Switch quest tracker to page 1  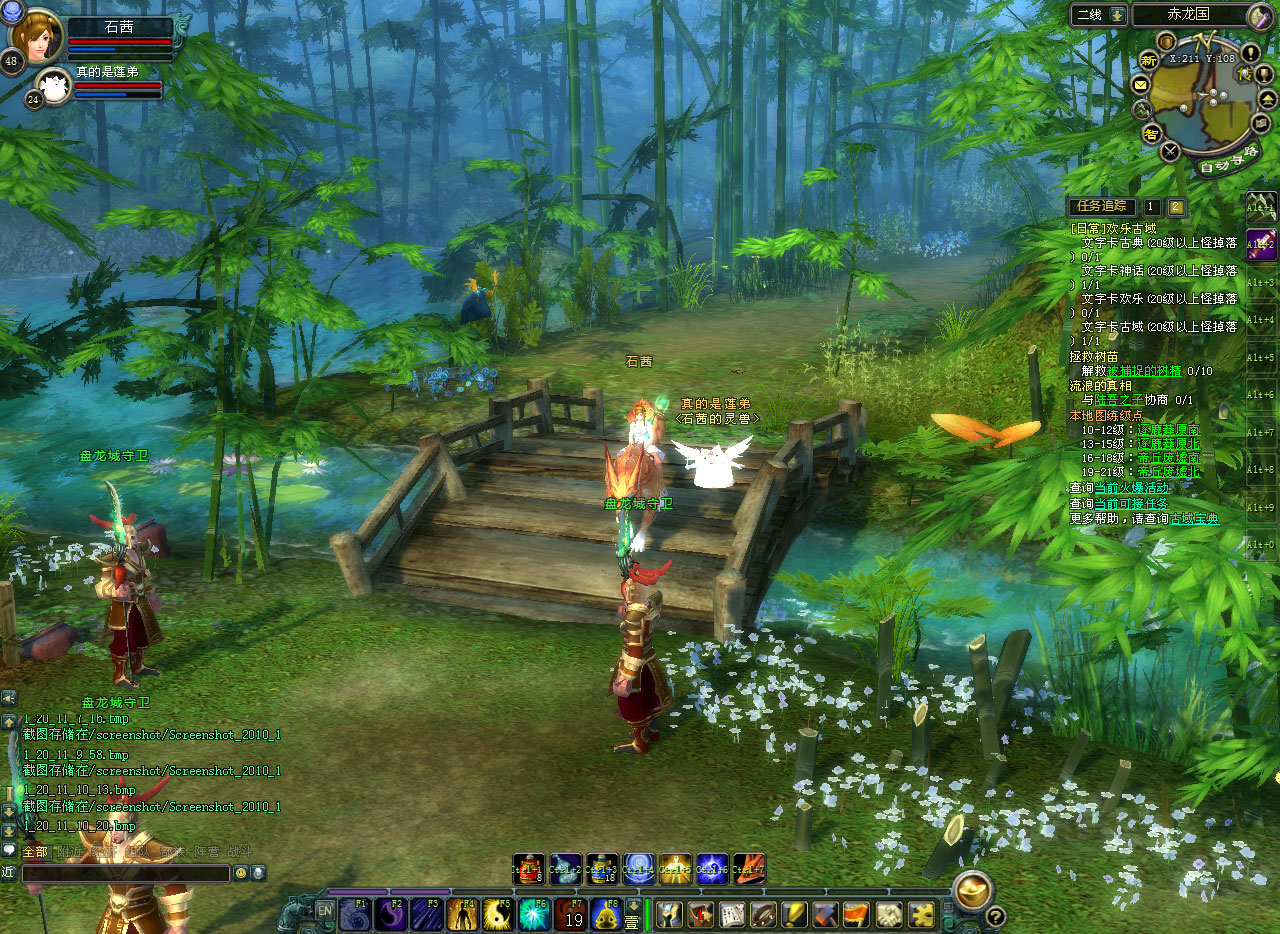1152,207
